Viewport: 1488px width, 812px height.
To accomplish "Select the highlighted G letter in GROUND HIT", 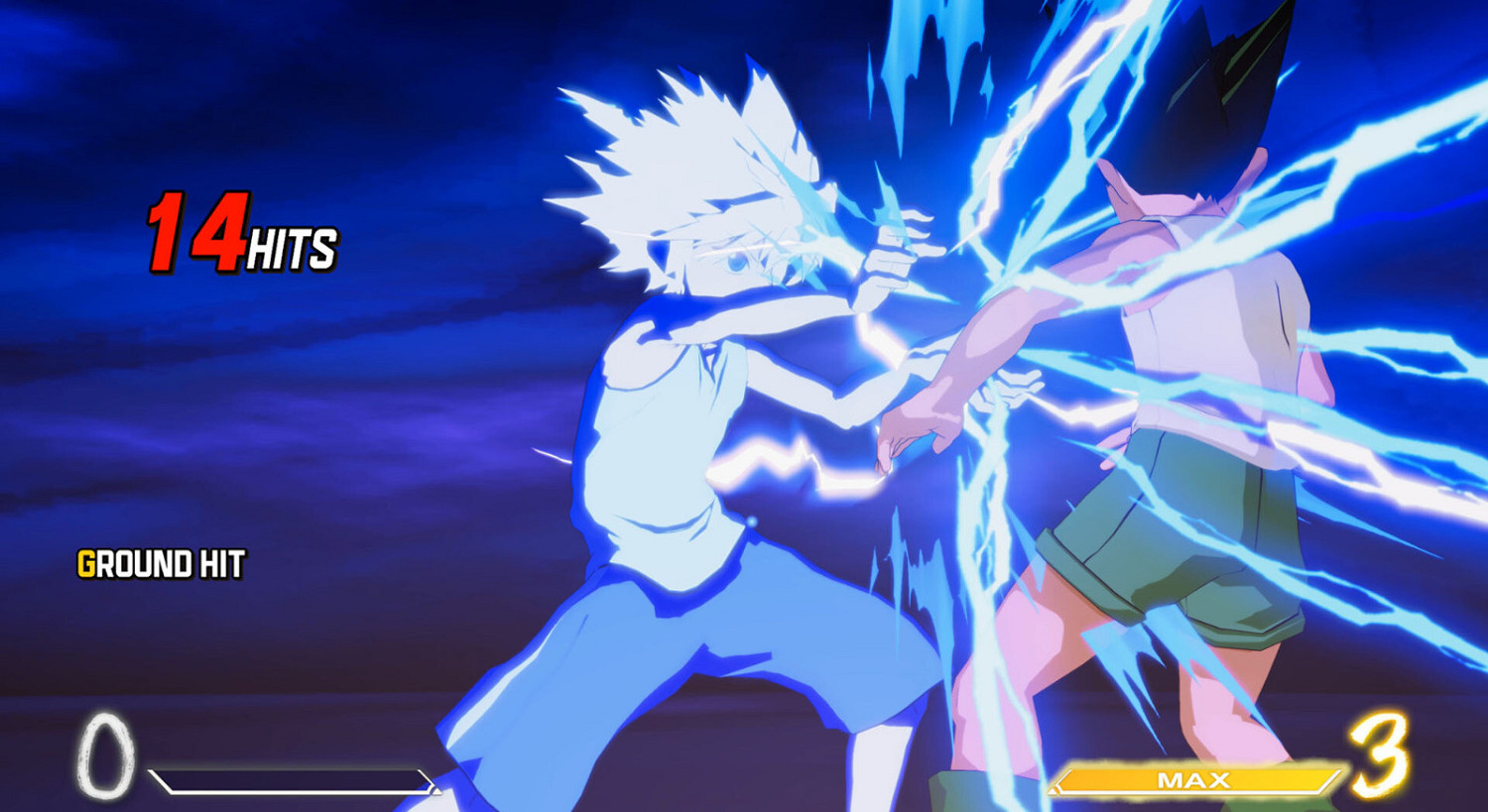I will [x=88, y=565].
